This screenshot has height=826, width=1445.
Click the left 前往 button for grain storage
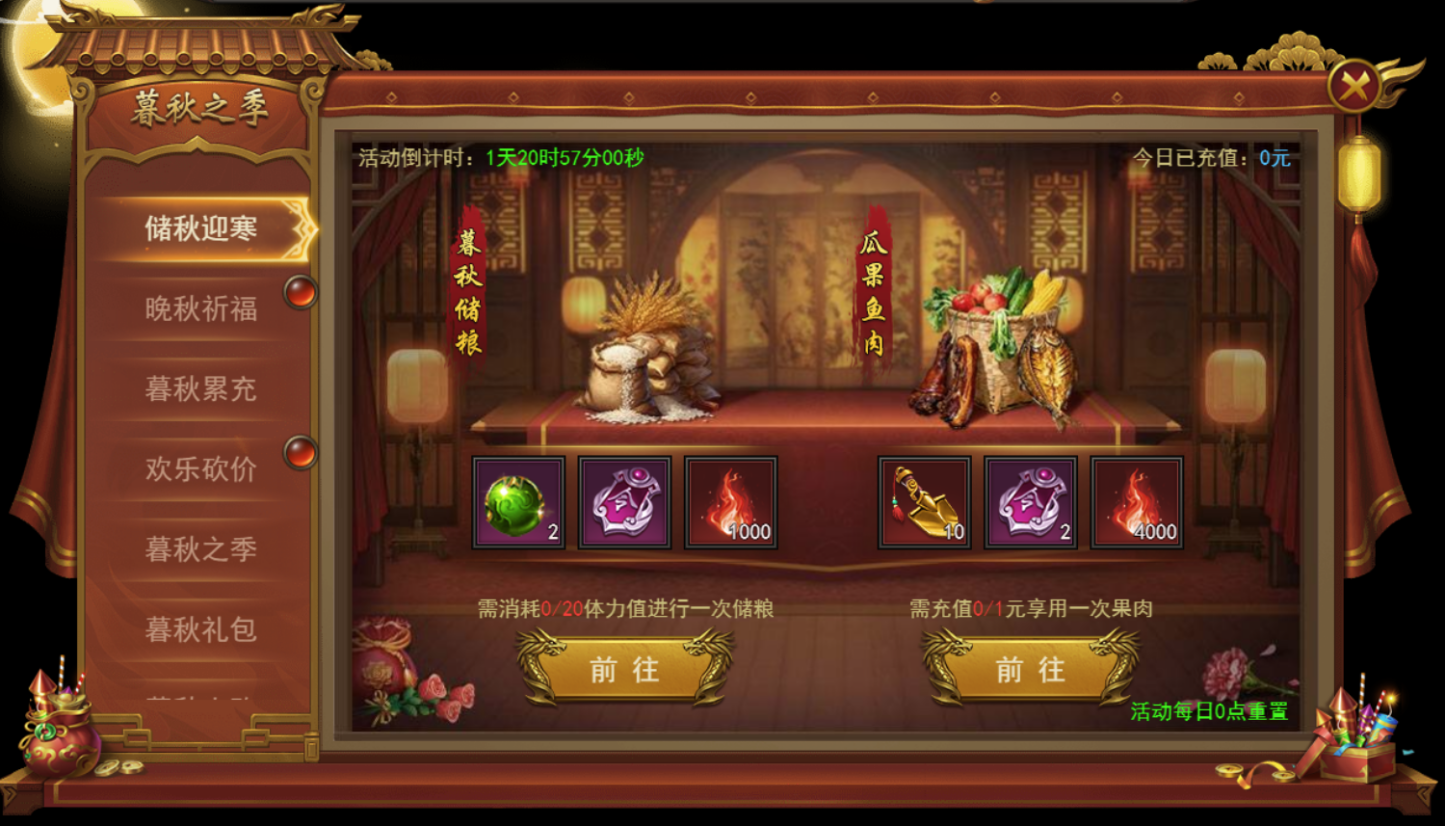(625, 672)
